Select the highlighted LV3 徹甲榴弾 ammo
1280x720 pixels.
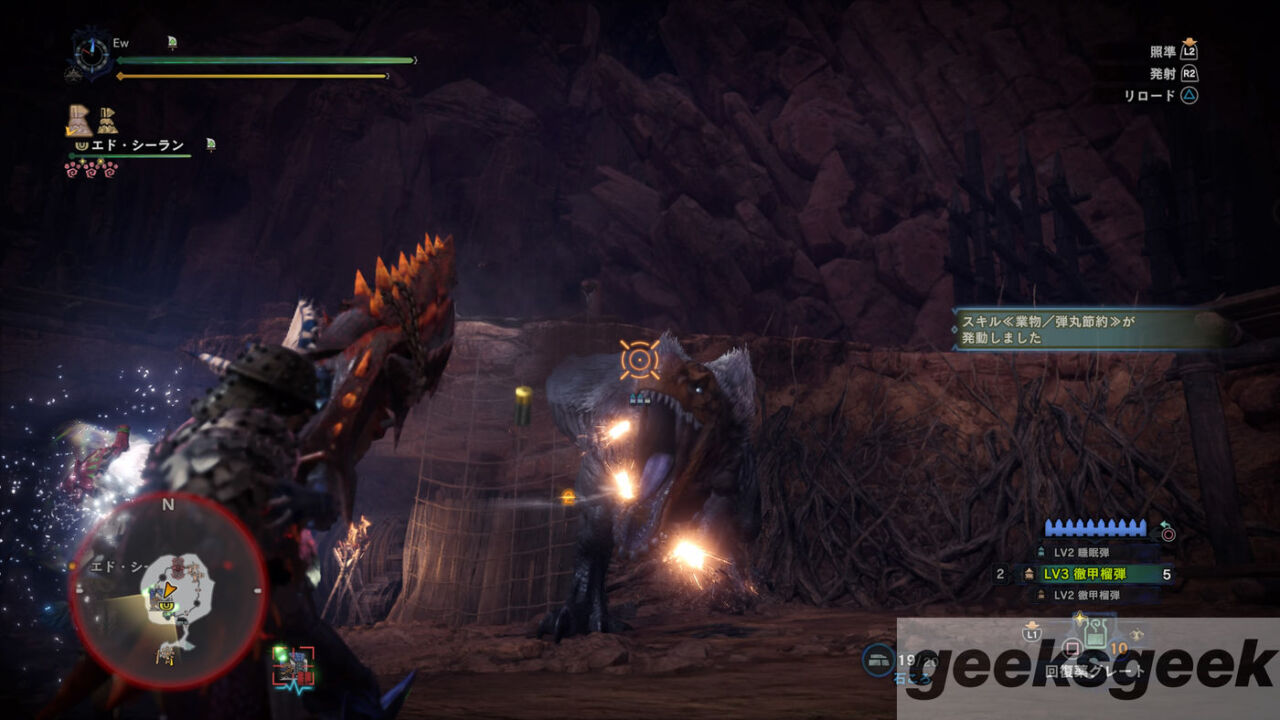tap(1085, 574)
